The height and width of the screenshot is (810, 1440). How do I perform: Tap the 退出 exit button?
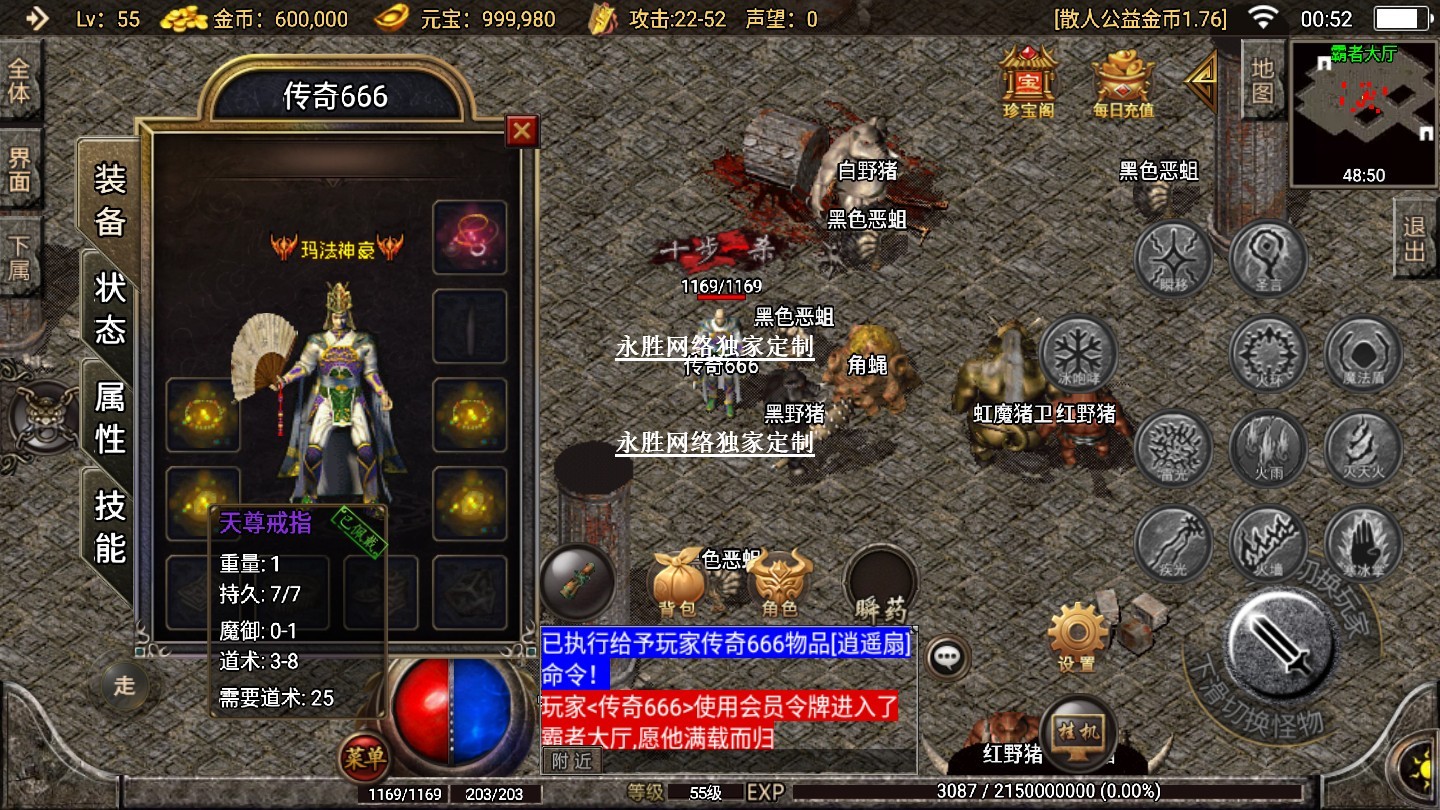1415,238
